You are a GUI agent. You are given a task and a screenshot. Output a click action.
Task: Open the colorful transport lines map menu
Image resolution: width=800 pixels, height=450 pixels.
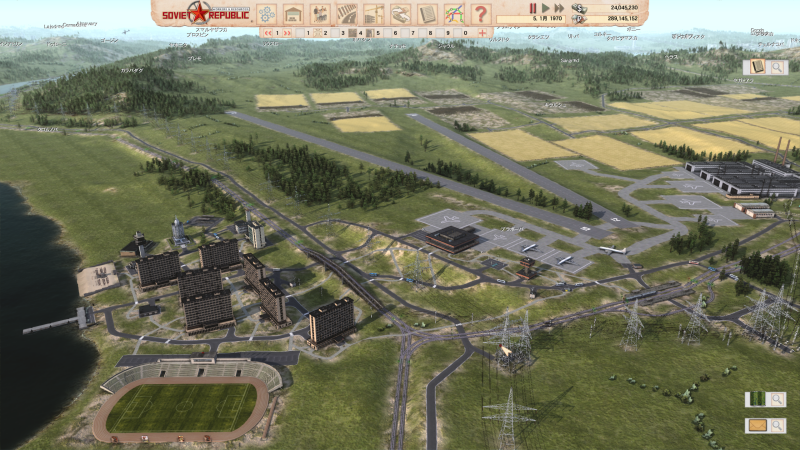tap(454, 14)
